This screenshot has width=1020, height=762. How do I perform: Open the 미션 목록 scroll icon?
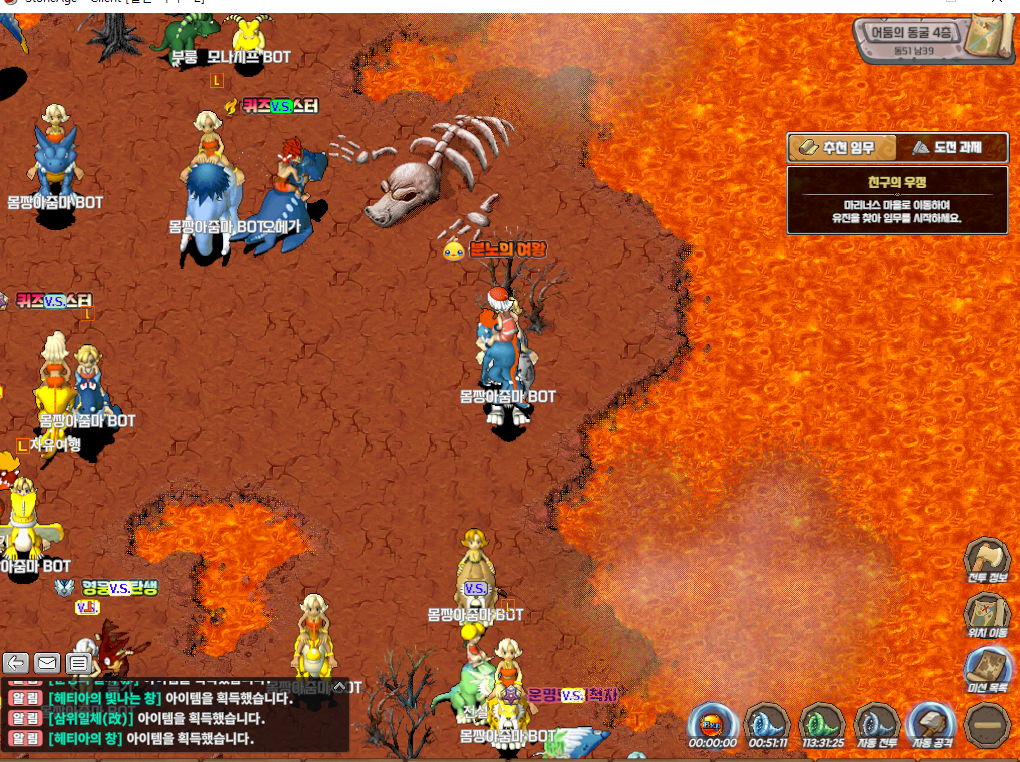pos(987,668)
